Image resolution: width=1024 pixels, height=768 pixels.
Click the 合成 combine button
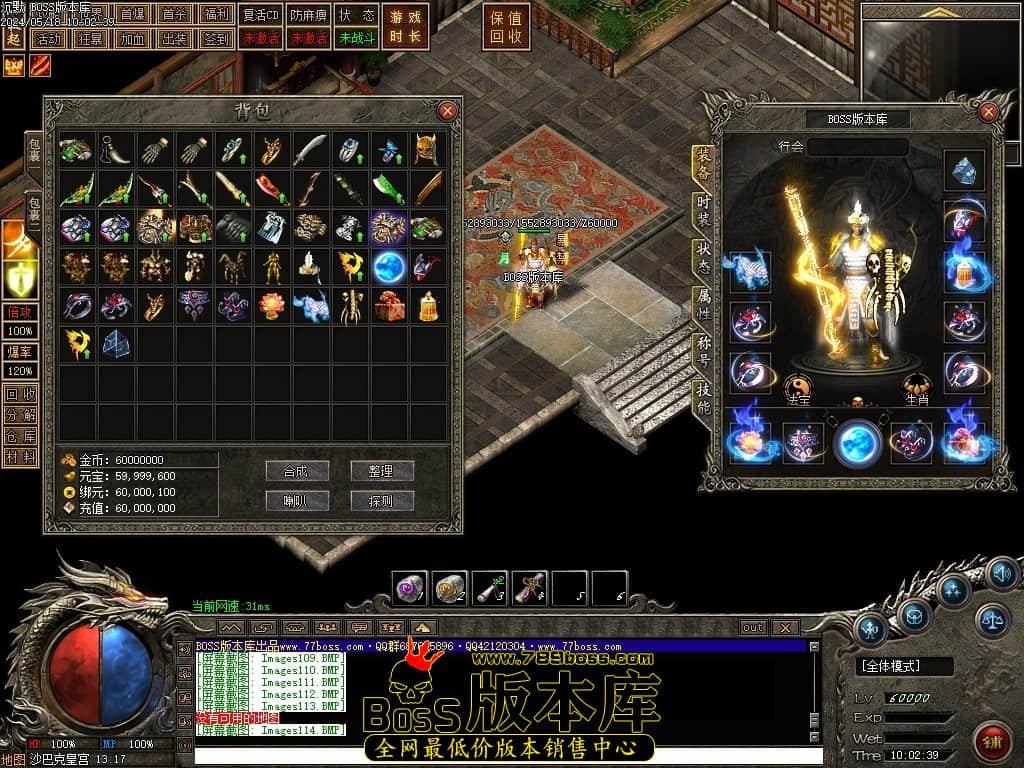[x=298, y=471]
